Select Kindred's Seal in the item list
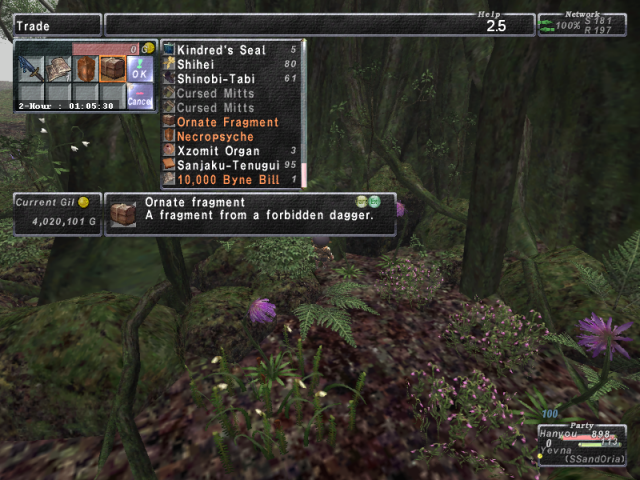 point(220,50)
